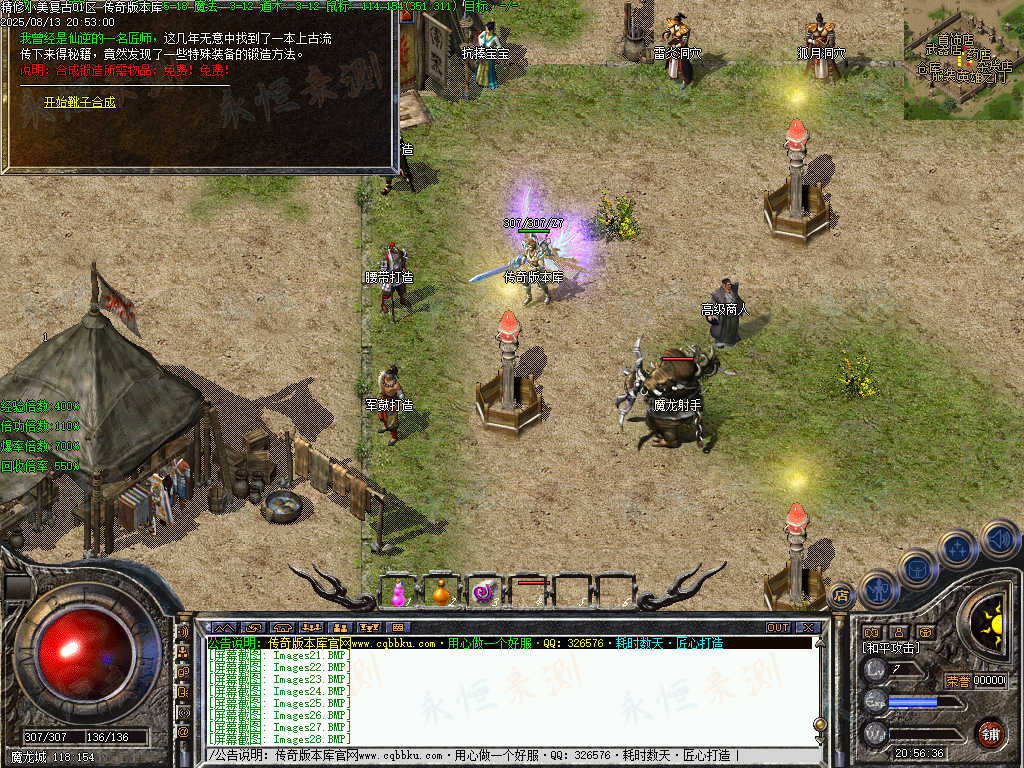
Task: Select the purple swirl scroll hotbar slot
Action: coord(485,592)
